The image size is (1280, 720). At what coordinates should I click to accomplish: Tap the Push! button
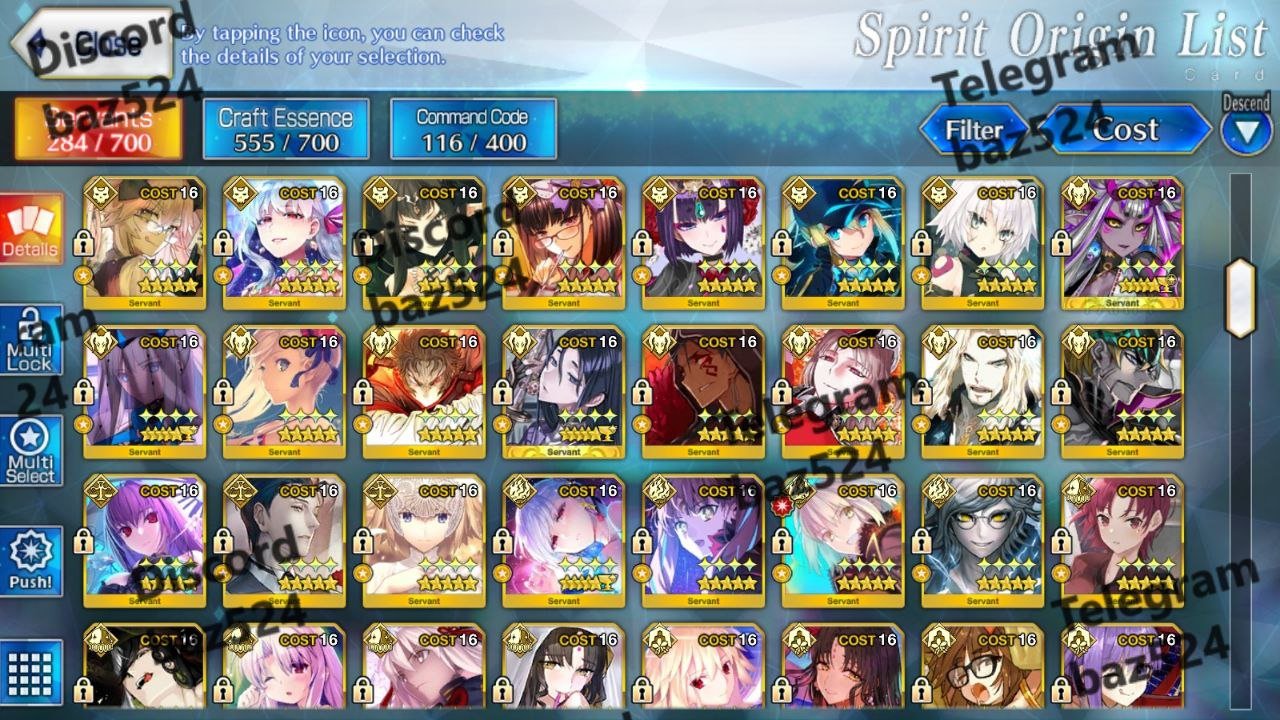pos(31,562)
